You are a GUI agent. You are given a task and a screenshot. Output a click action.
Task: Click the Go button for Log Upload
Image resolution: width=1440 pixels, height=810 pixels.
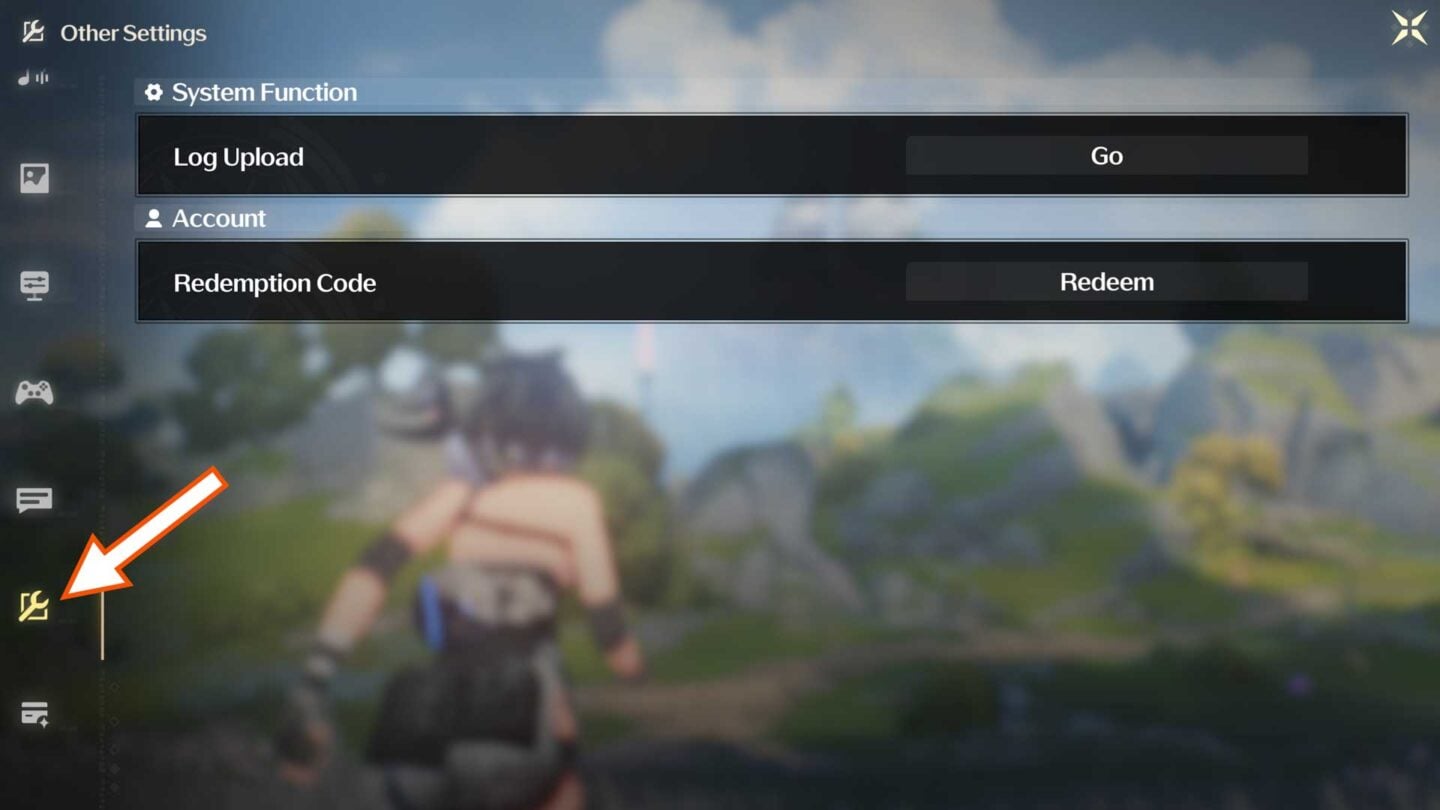pos(1106,156)
